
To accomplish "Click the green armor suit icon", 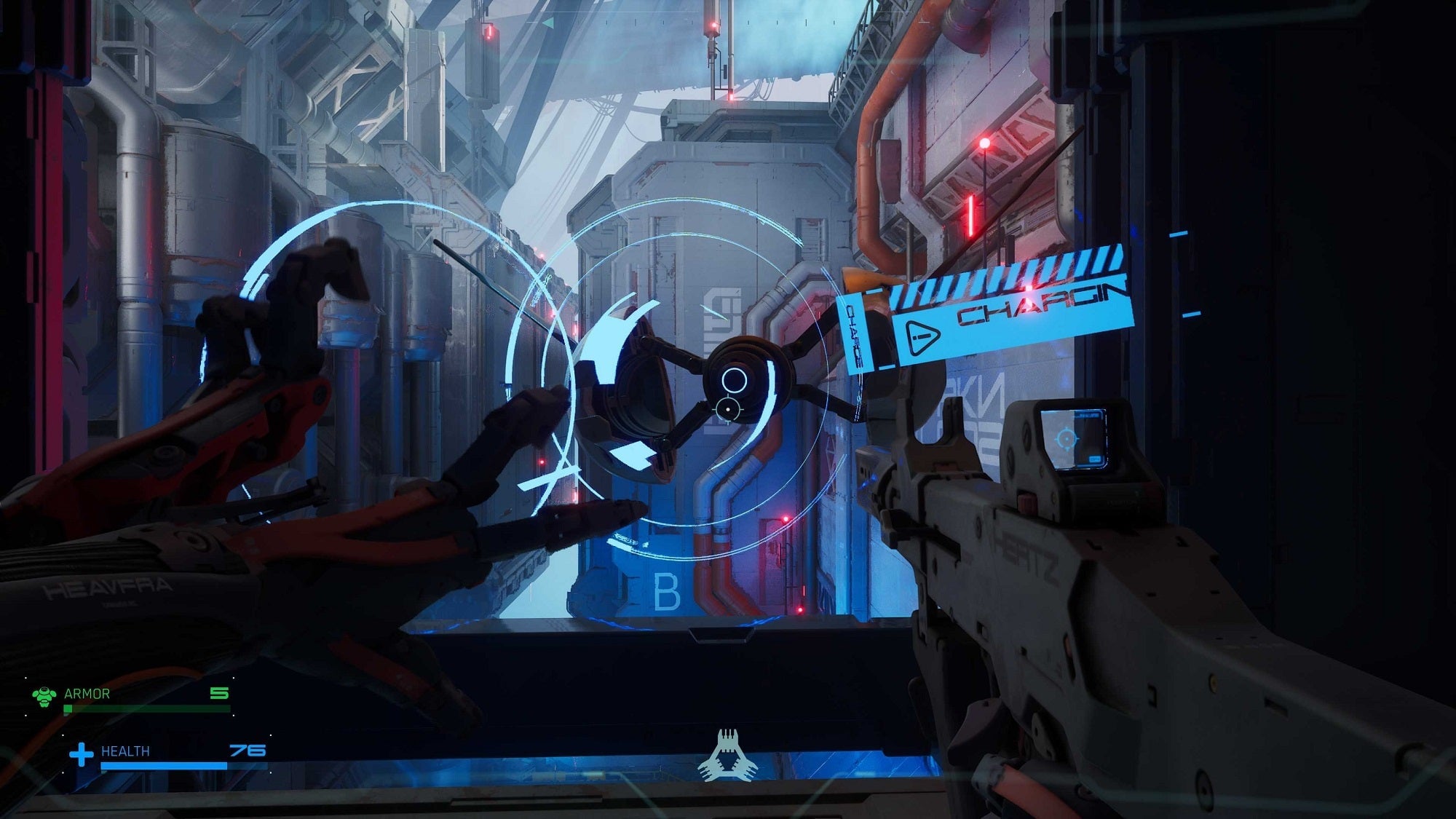I will click(x=45, y=695).
